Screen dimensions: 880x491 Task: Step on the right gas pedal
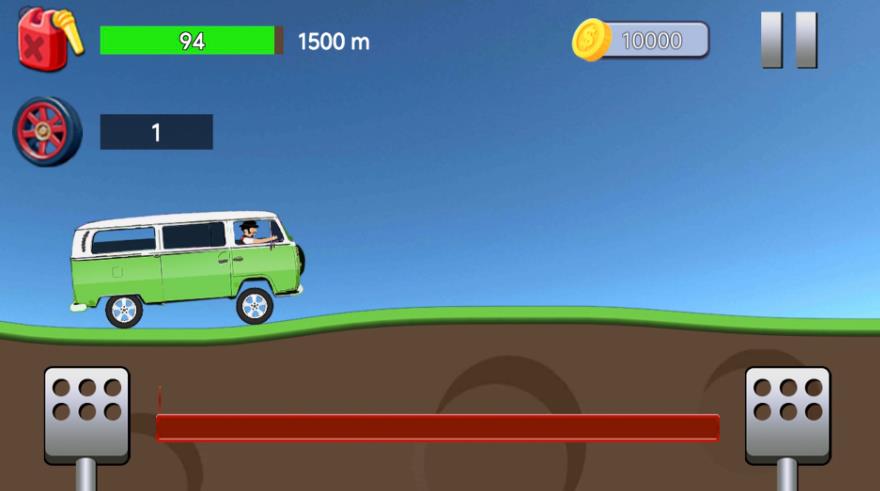click(x=787, y=414)
